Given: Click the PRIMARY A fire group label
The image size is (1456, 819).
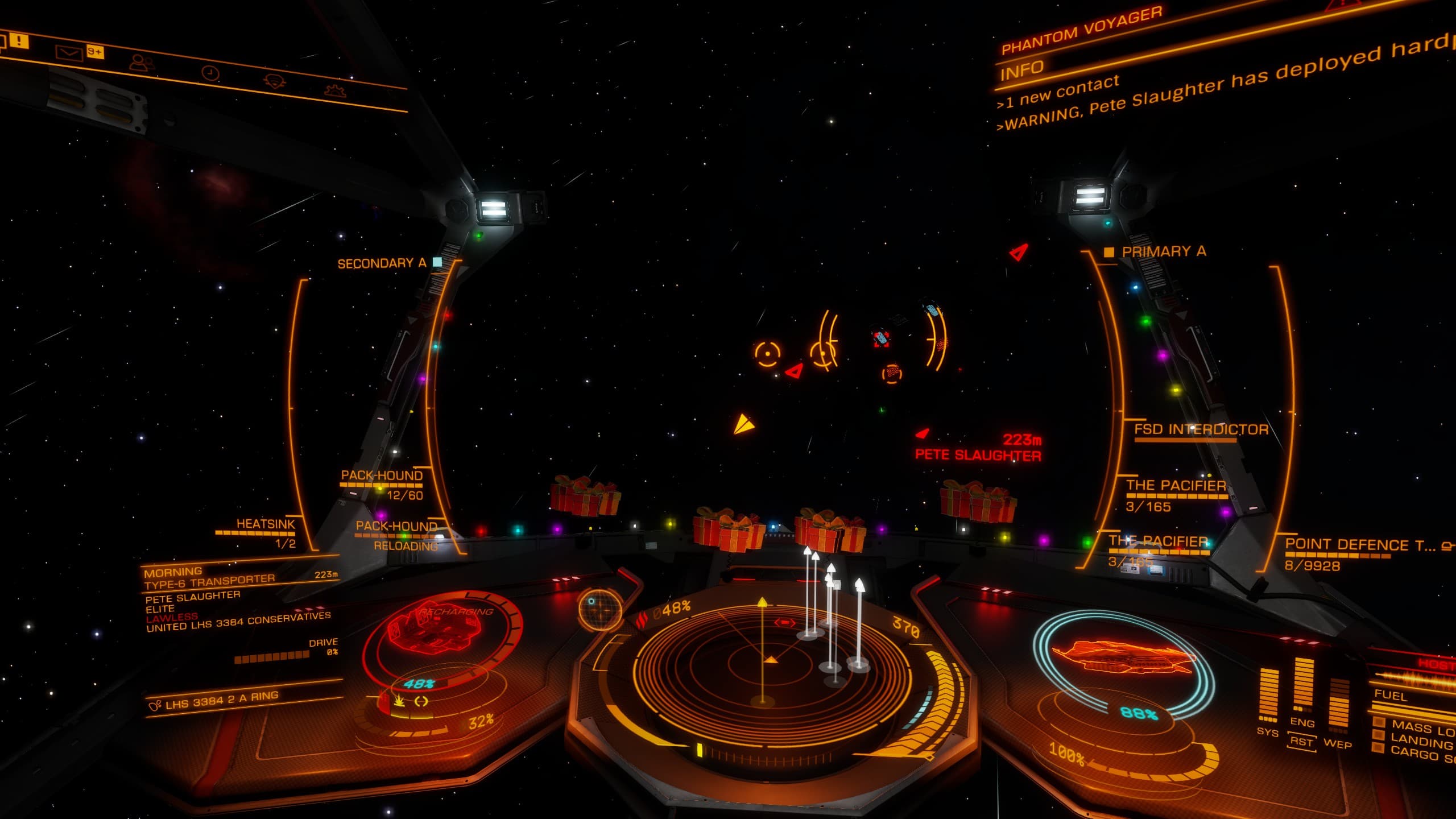Looking at the screenshot, I should pyautogui.click(x=1163, y=251).
